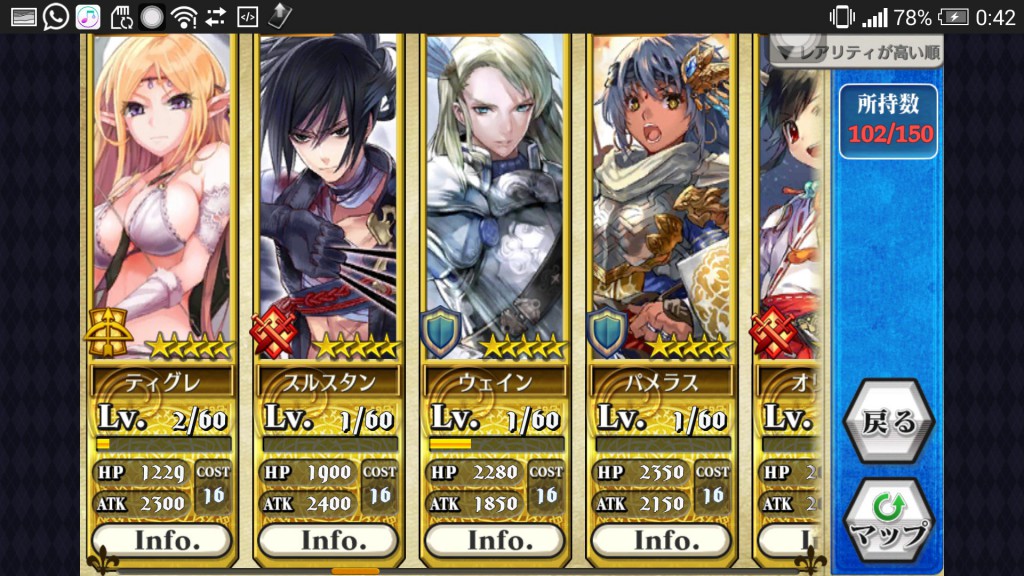The image size is (1024, 576).
Task: Open the レアリティが高い順 sort dropdown
Action: tap(856, 52)
